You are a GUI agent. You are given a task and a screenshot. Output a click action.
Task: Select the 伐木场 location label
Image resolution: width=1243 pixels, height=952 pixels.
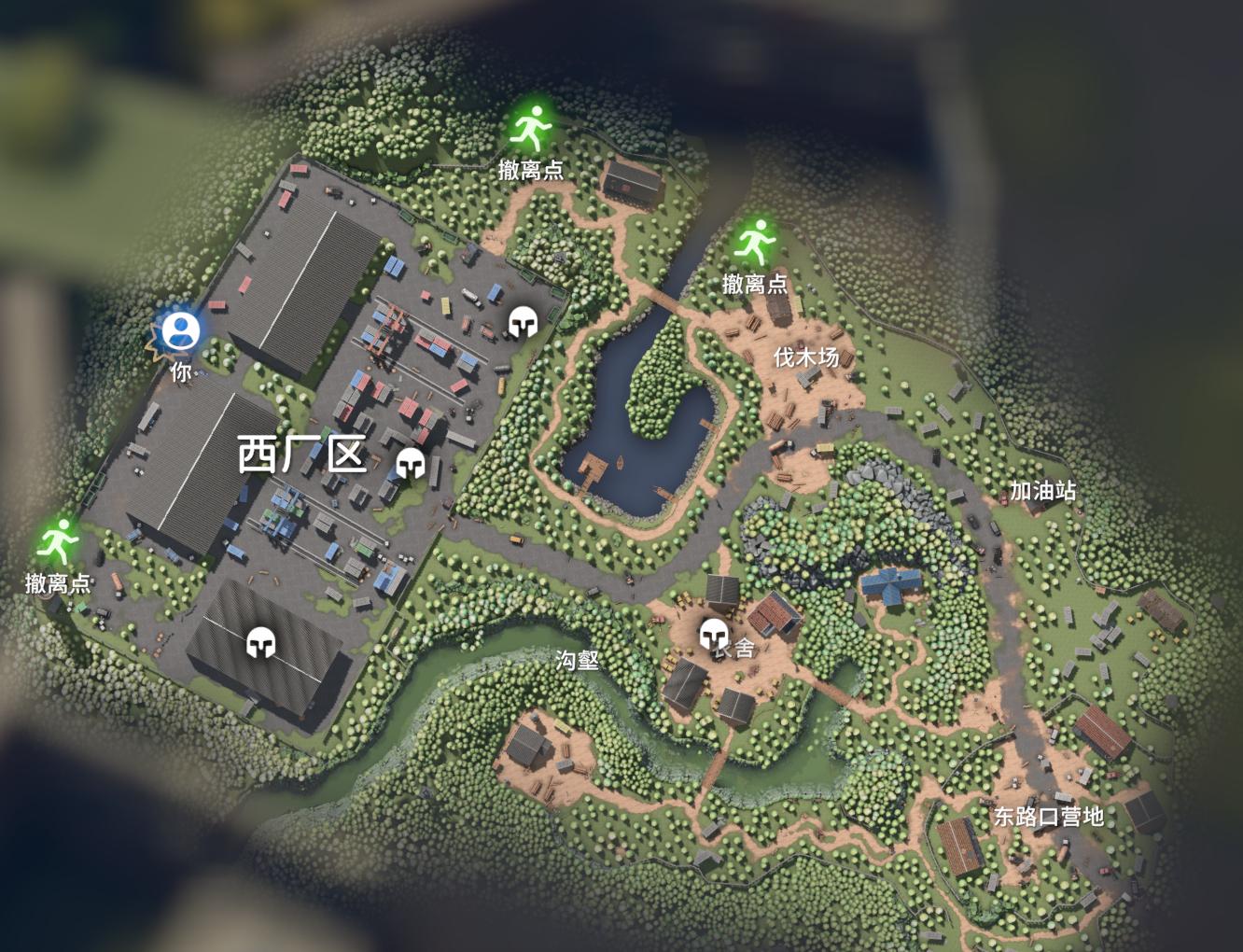[x=805, y=357]
